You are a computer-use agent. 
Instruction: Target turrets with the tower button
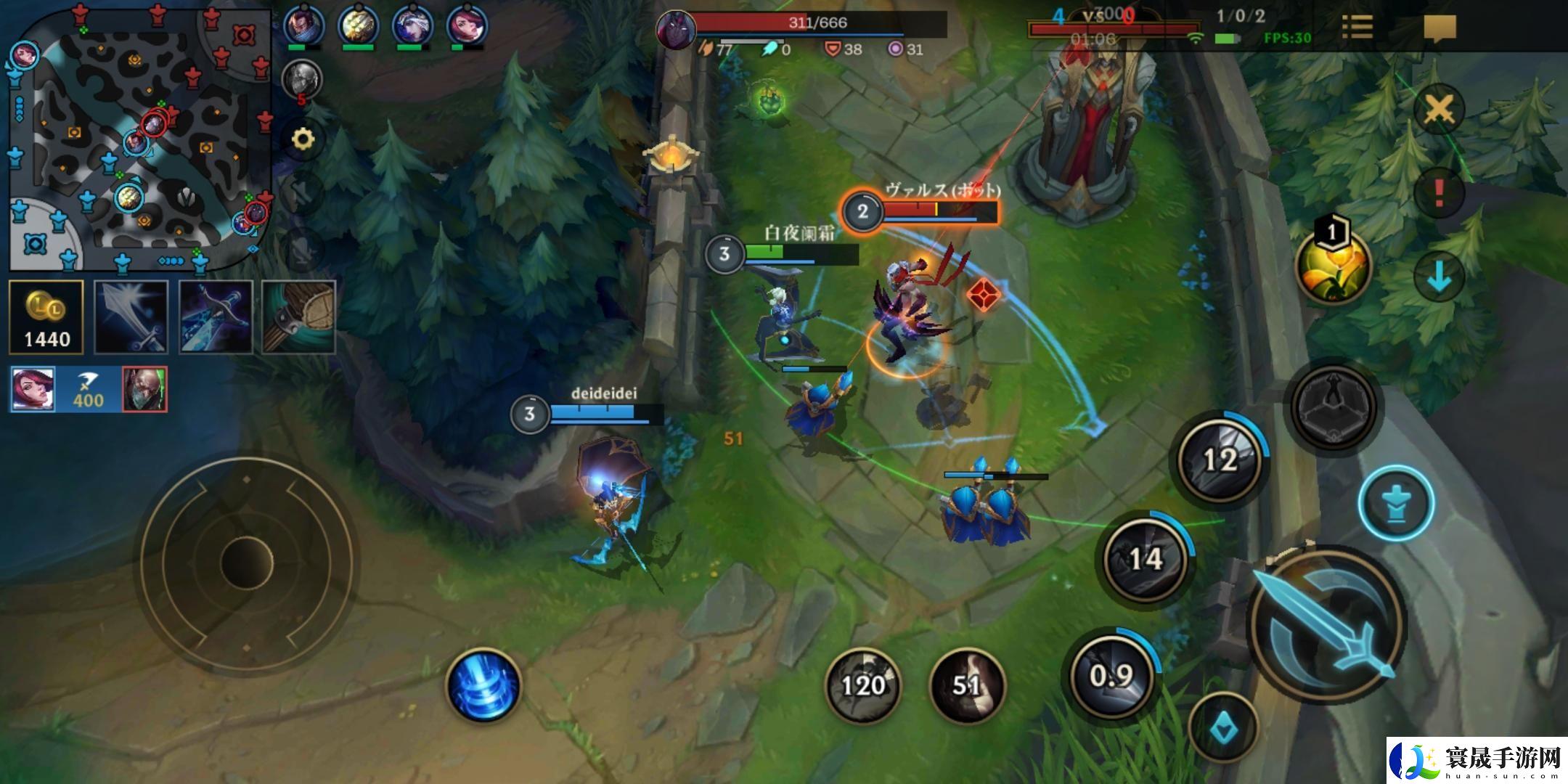pyautogui.click(x=1396, y=502)
